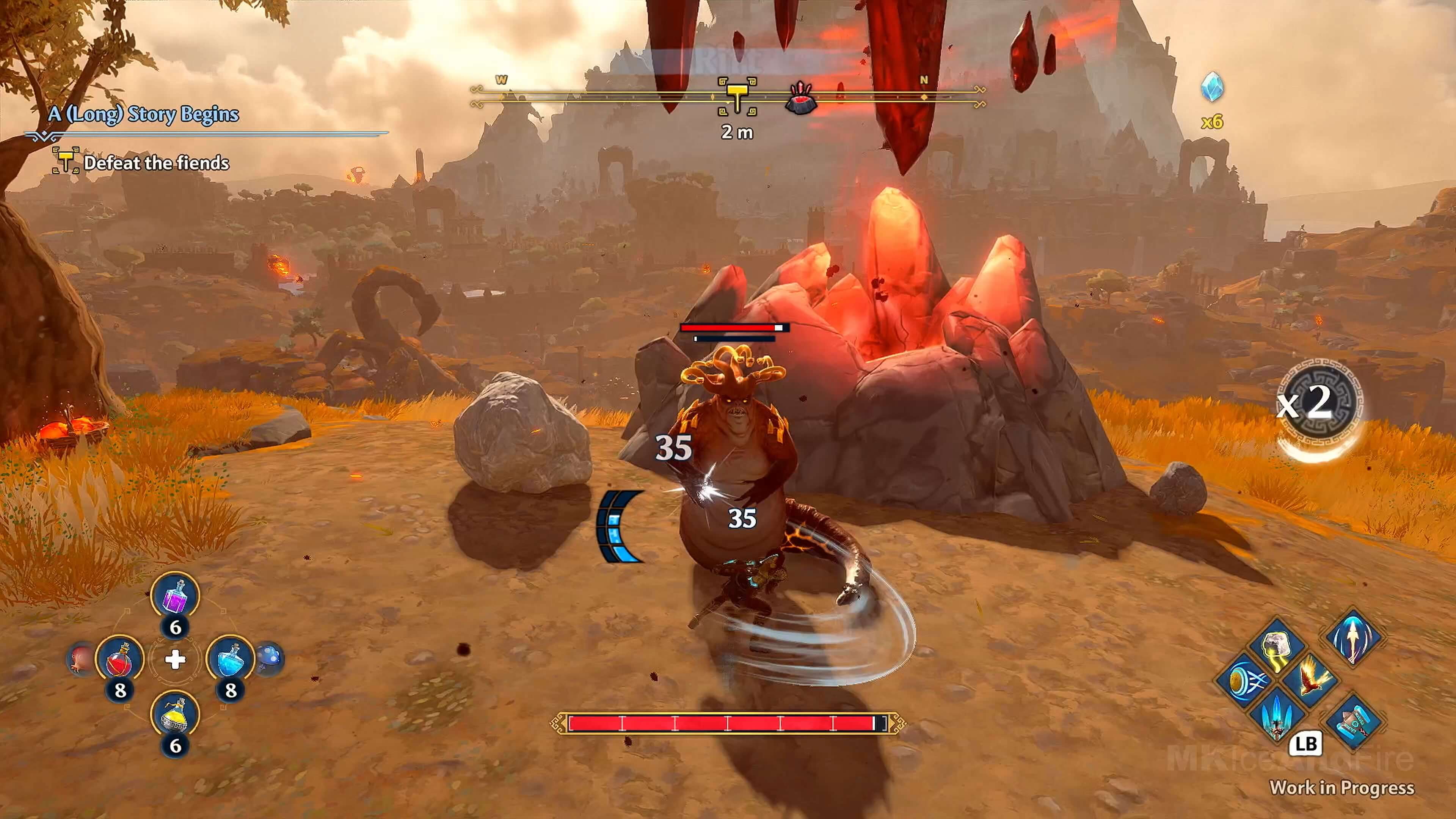The height and width of the screenshot is (819, 1456).
Task: Click the yellow quest marker on the compass
Action: click(737, 96)
